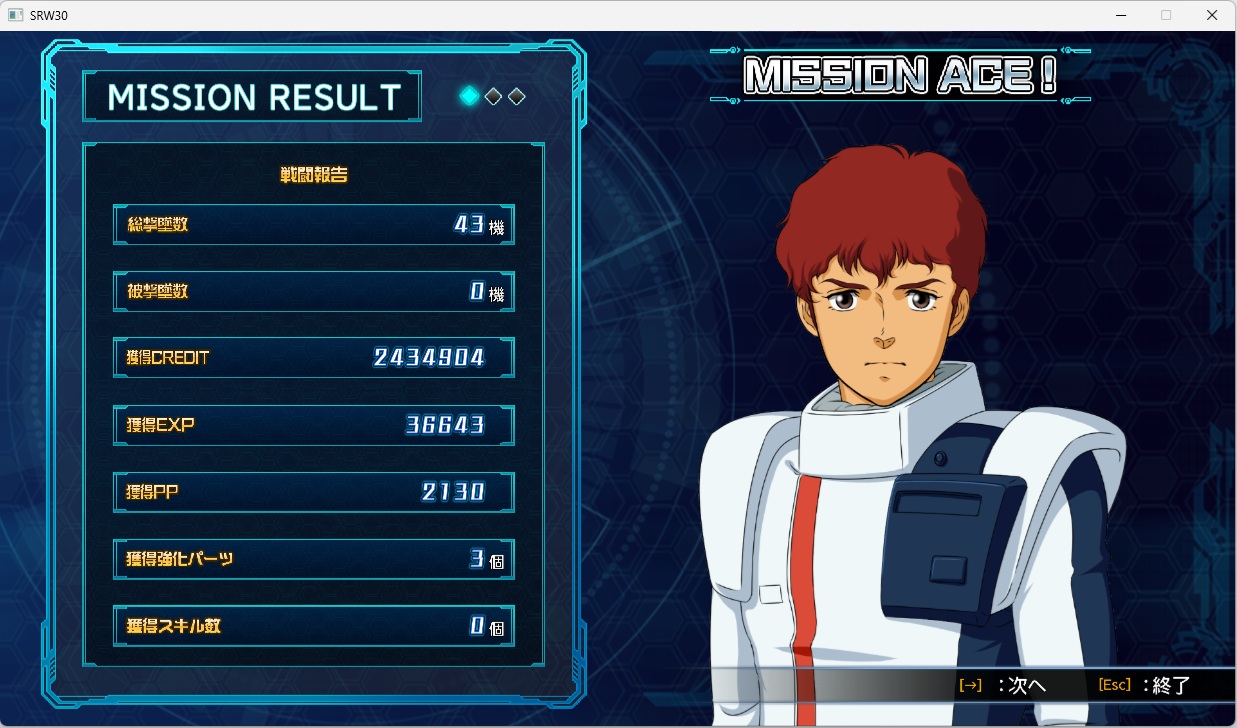Minimize the SRW30 window
Image resolution: width=1237 pixels, height=728 pixels.
[x=1120, y=15]
